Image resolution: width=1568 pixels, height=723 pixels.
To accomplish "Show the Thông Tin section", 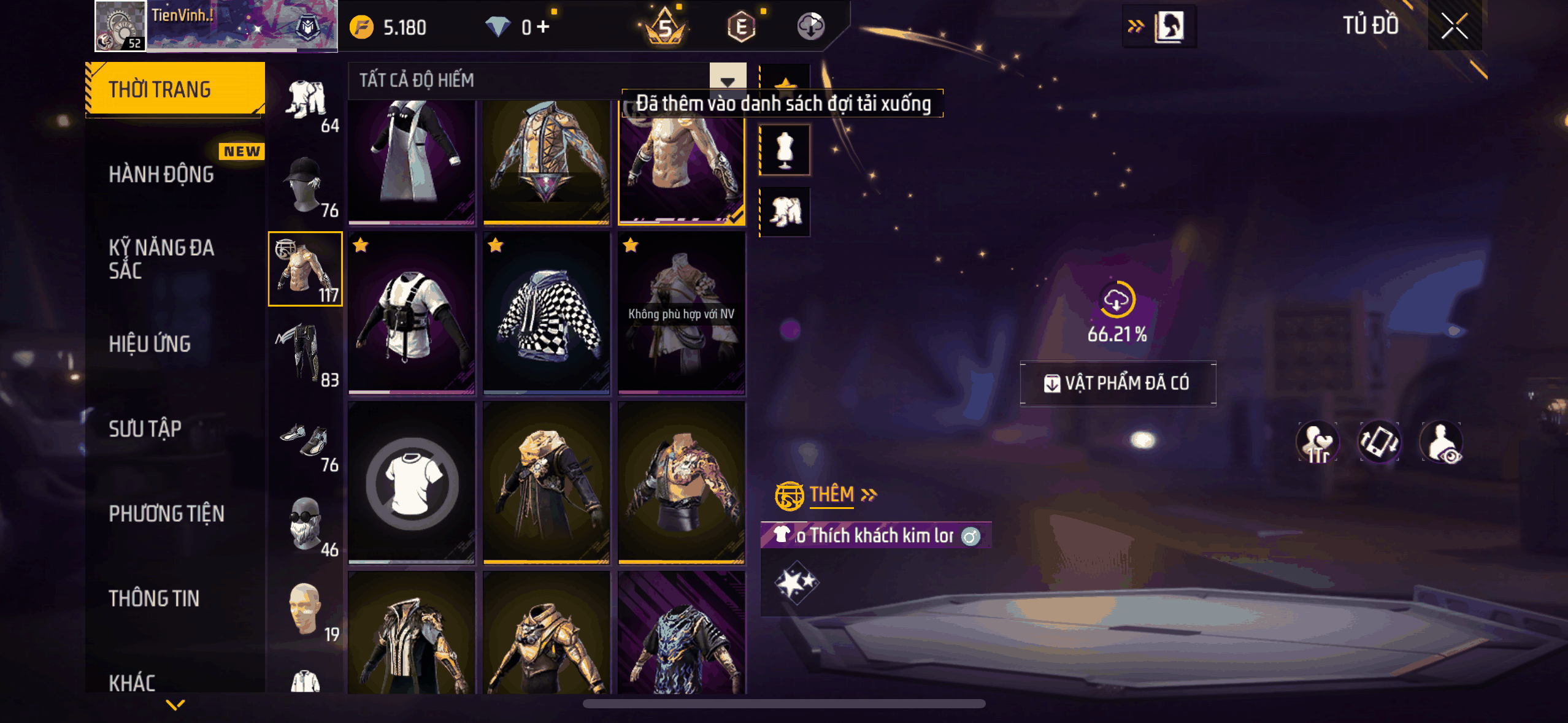I will point(154,598).
